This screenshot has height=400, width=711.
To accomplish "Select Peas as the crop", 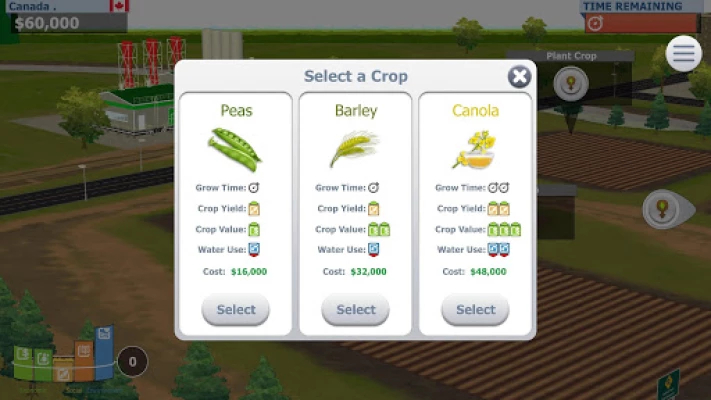I will coord(236,310).
